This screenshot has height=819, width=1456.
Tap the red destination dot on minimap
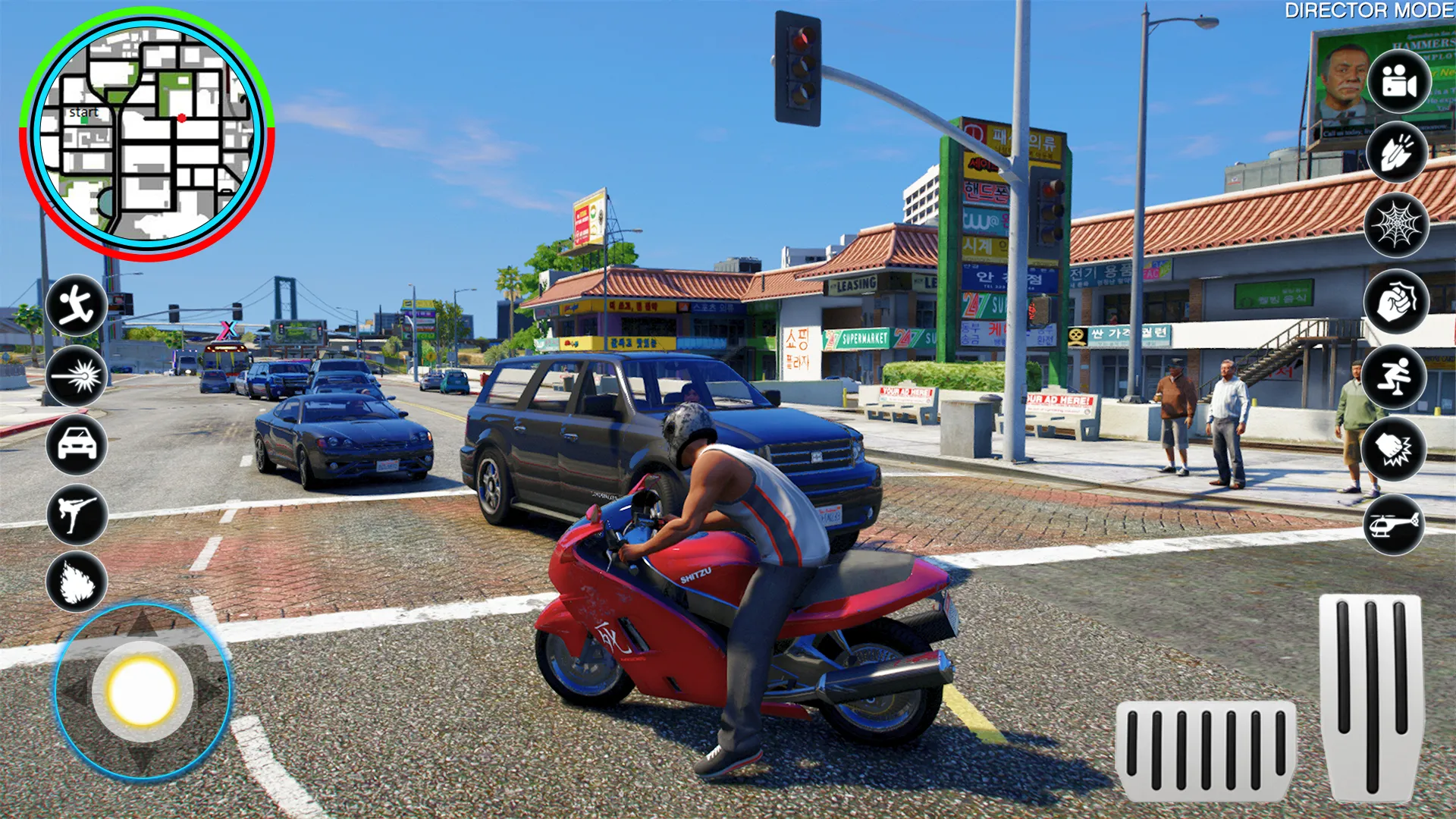coord(182,118)
